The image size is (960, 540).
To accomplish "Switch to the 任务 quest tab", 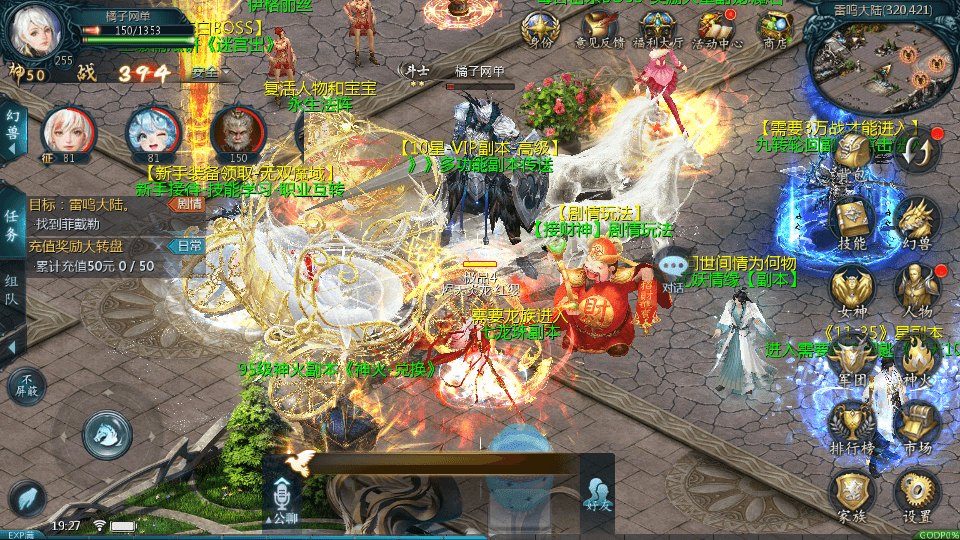I will tap(12, 226).
